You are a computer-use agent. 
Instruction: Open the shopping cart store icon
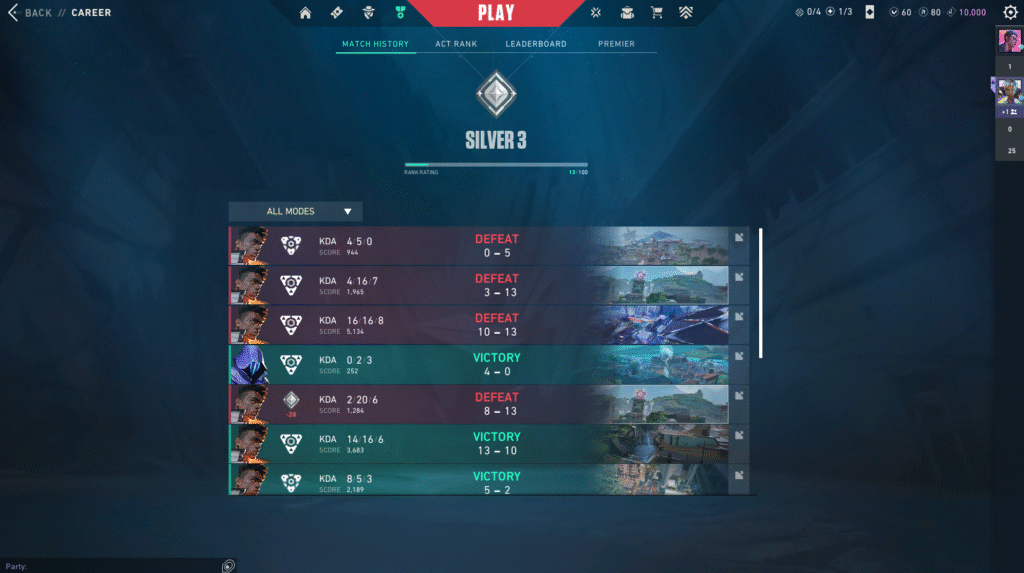click(x=657, y=13)
